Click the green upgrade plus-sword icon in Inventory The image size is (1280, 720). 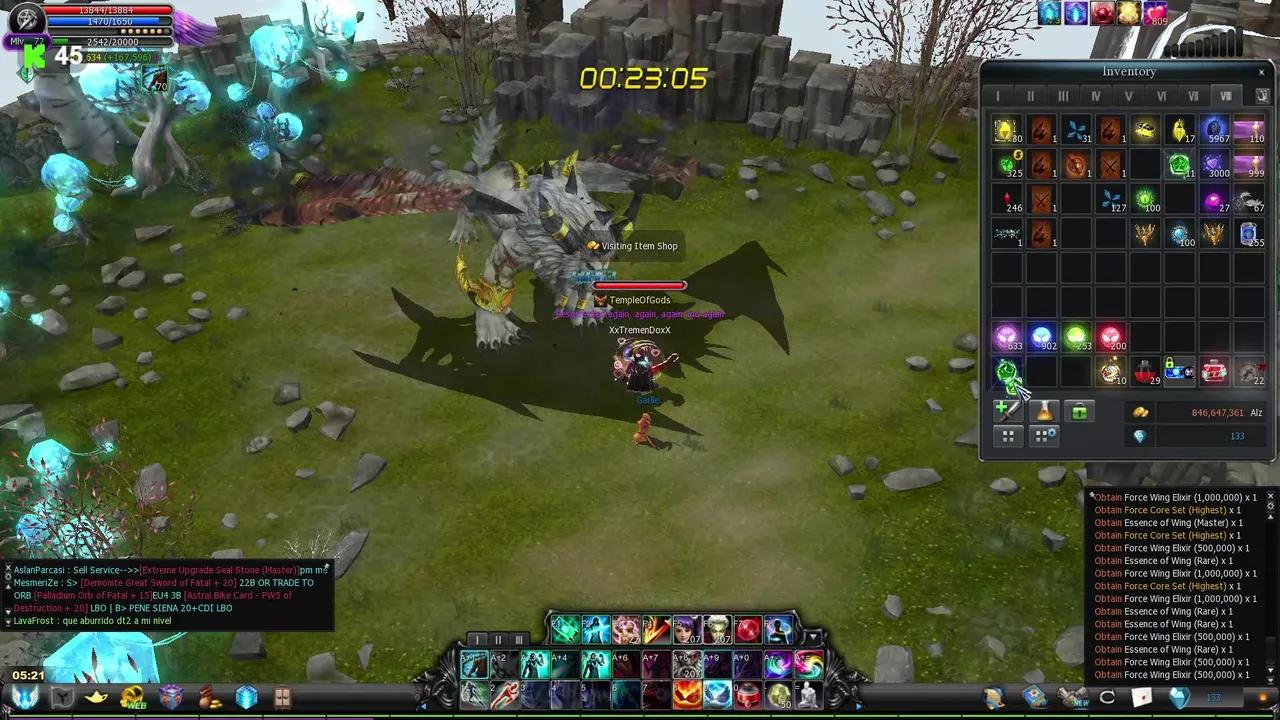click(x=1007, y=411)
